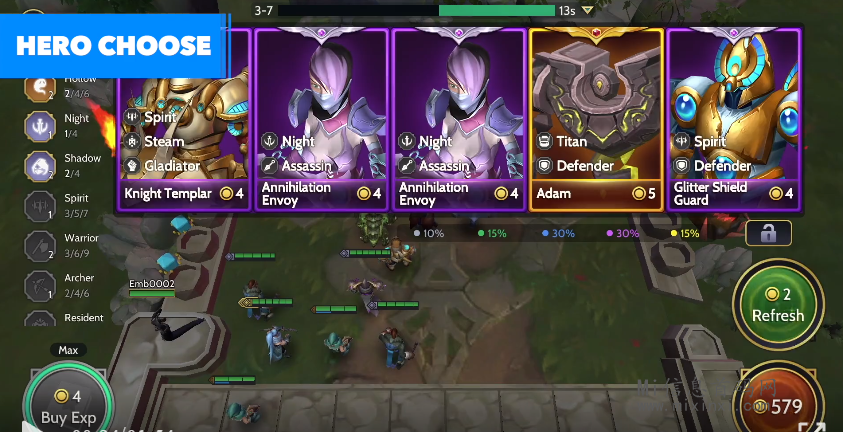This screenshot has height=432, width=843.
Task: Inspect the Archer synergy entry
Action: point(40,286)
